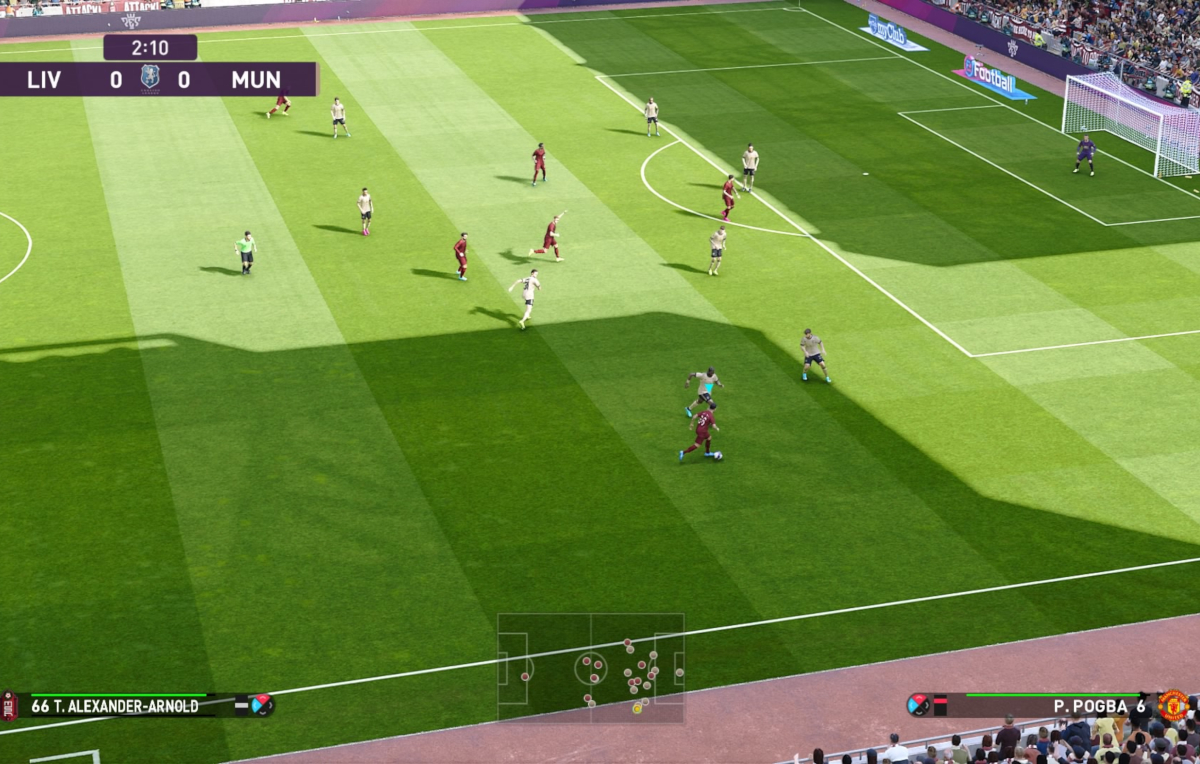Click the pitch radar minimap

pyautogui.click(x=591, y=667)
